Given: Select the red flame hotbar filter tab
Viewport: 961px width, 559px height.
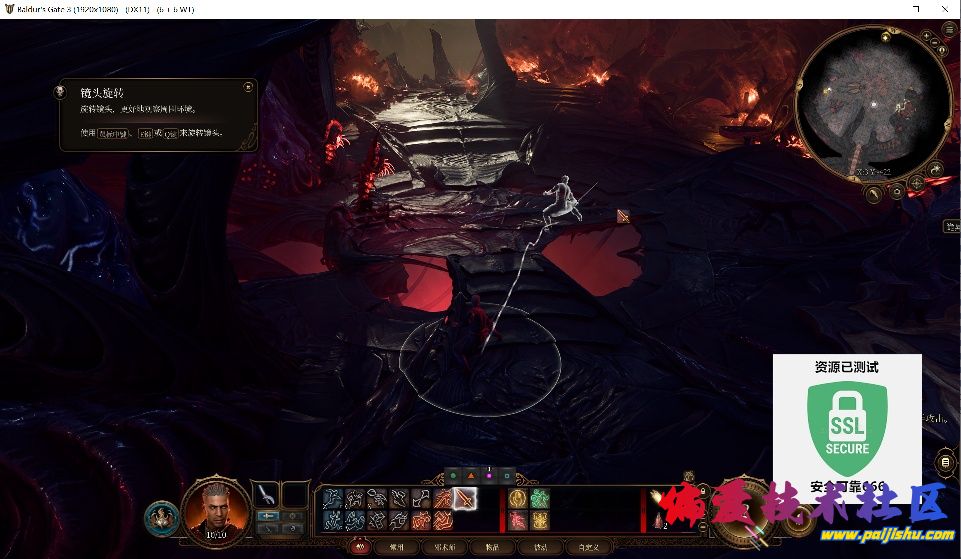Looking at the screenshot, I should (x=361, y=547).
